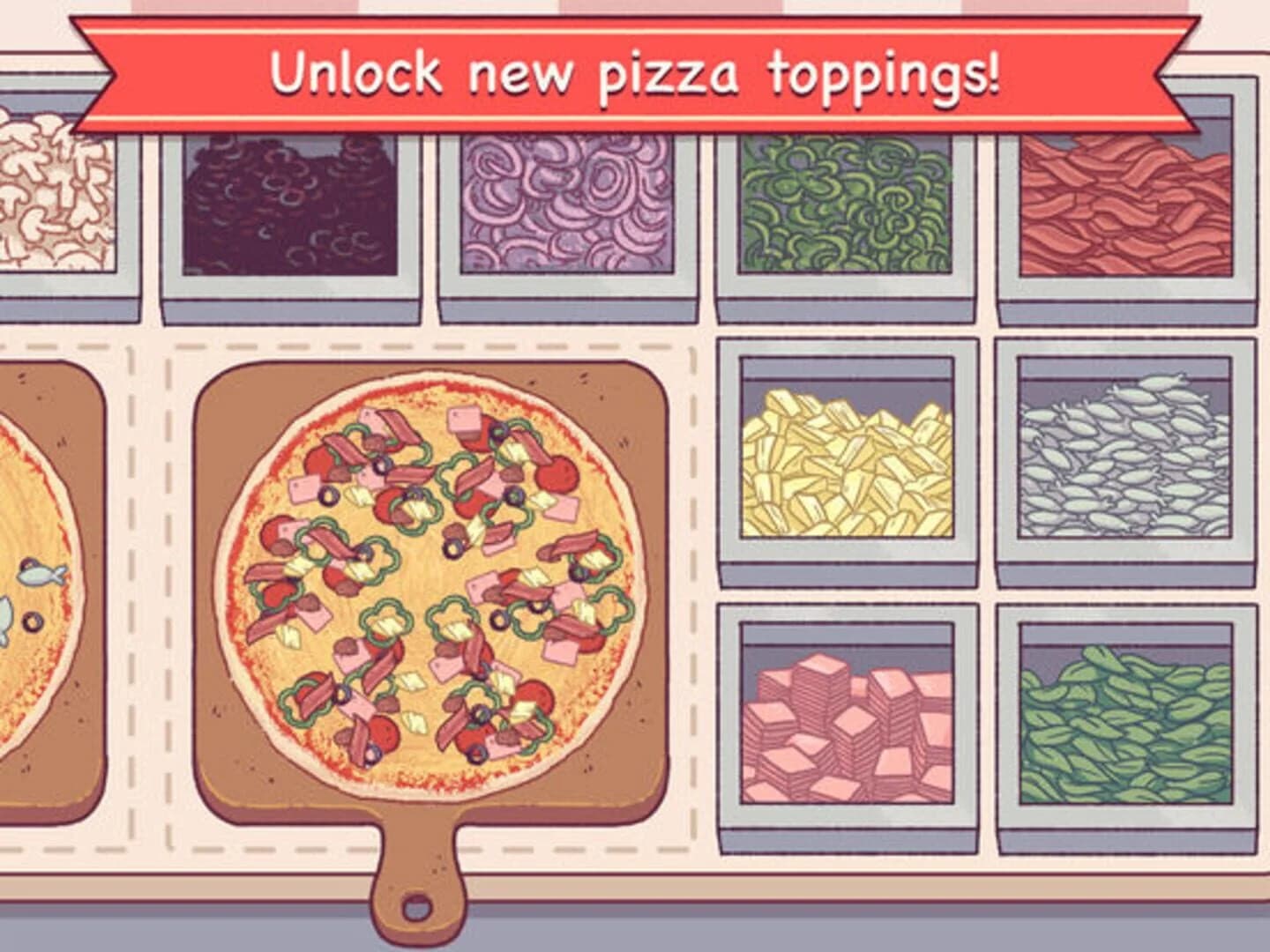The width and height of the screenshot is (1270, 952).
Task: Select the ham cubes topping bin
Action: [847, 723]
